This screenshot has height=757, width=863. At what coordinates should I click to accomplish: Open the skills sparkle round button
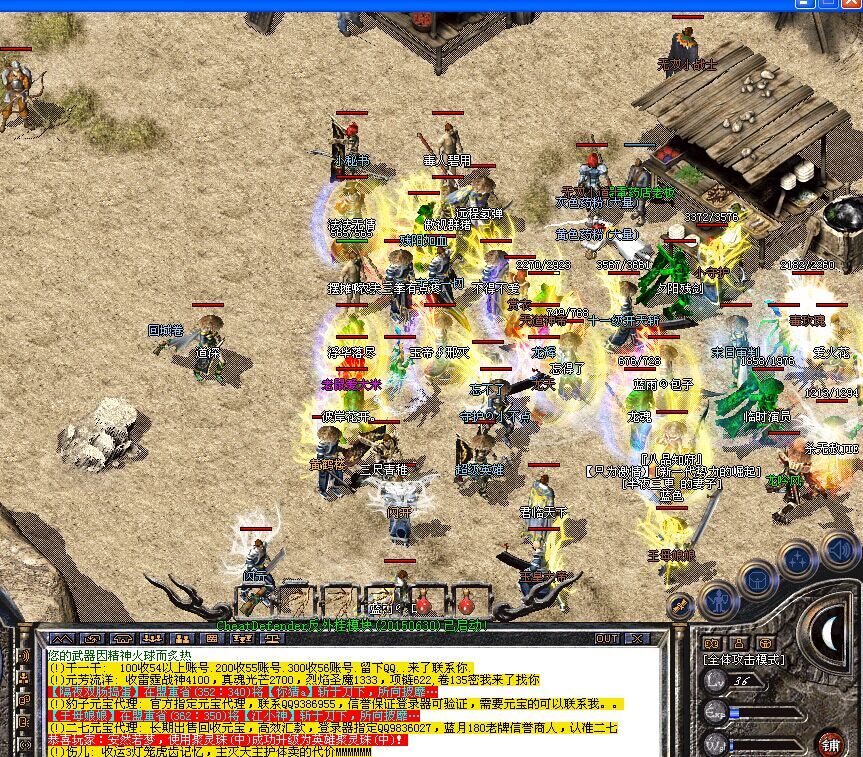pos(798,561)
